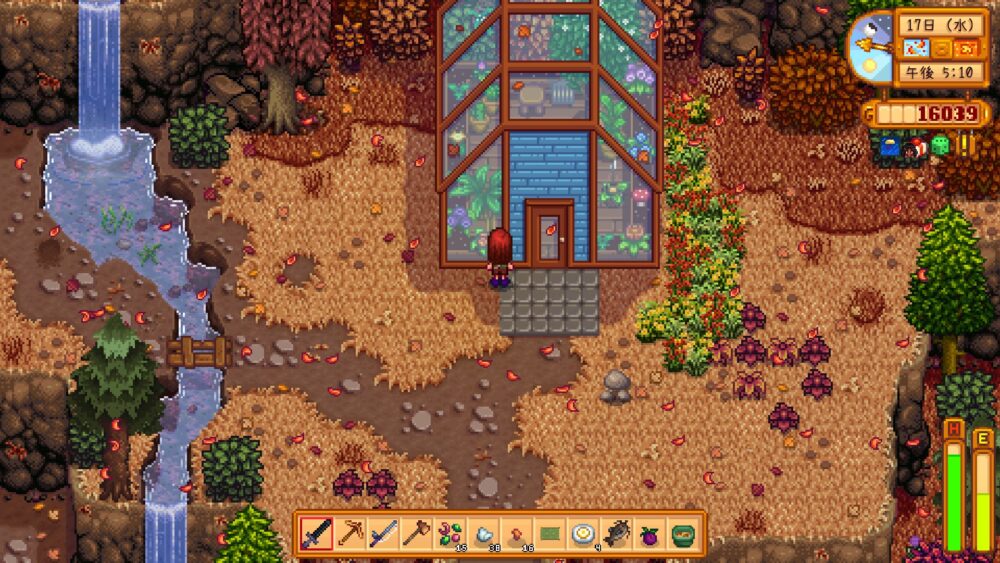Select the mixed berries stack of 15
1000x563 pixels.
450,534
